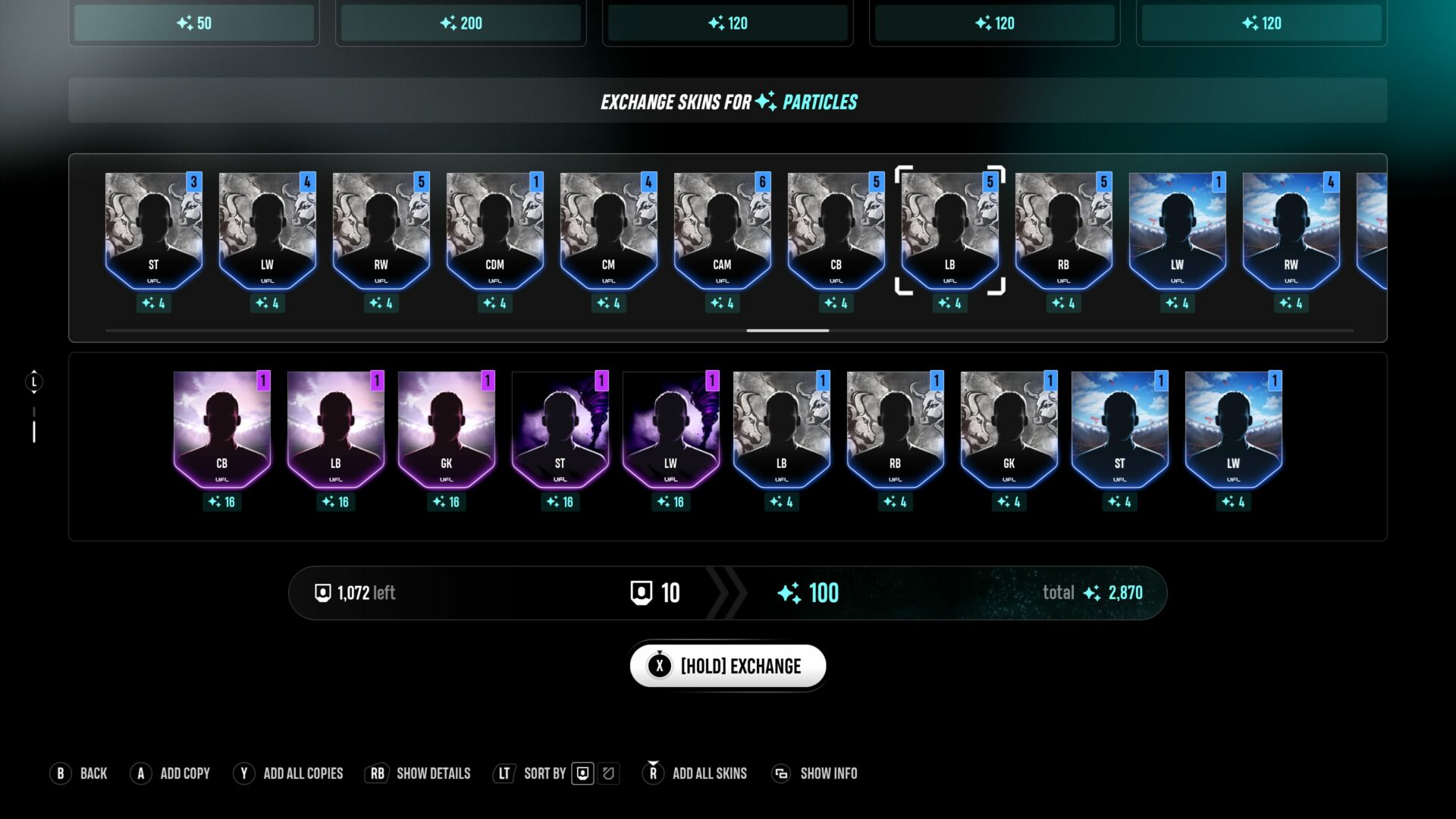1456x819 pixels.
Task: Choose the dark purple tornado ST skin
Action: click(x=560, y=430)
